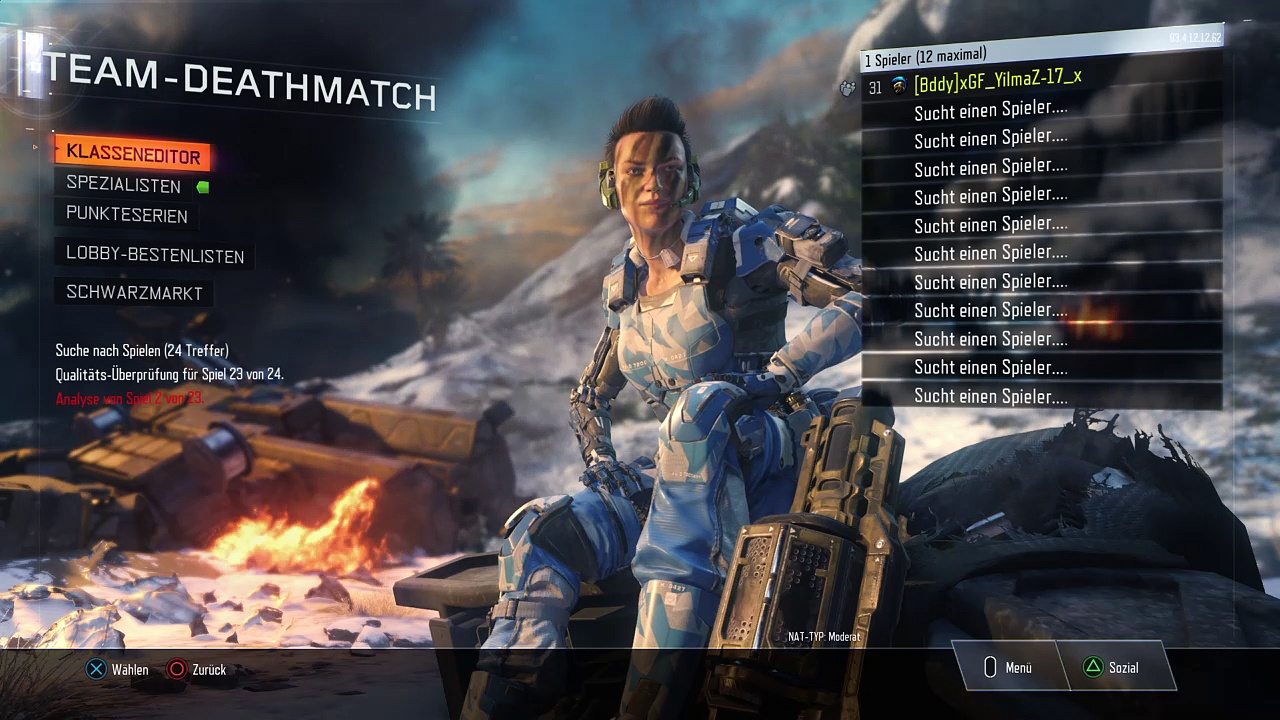Choose the Punkteserien option
Image resolution: width=1280 pixels, height=720 pixels.
click(x=127, y=215)
